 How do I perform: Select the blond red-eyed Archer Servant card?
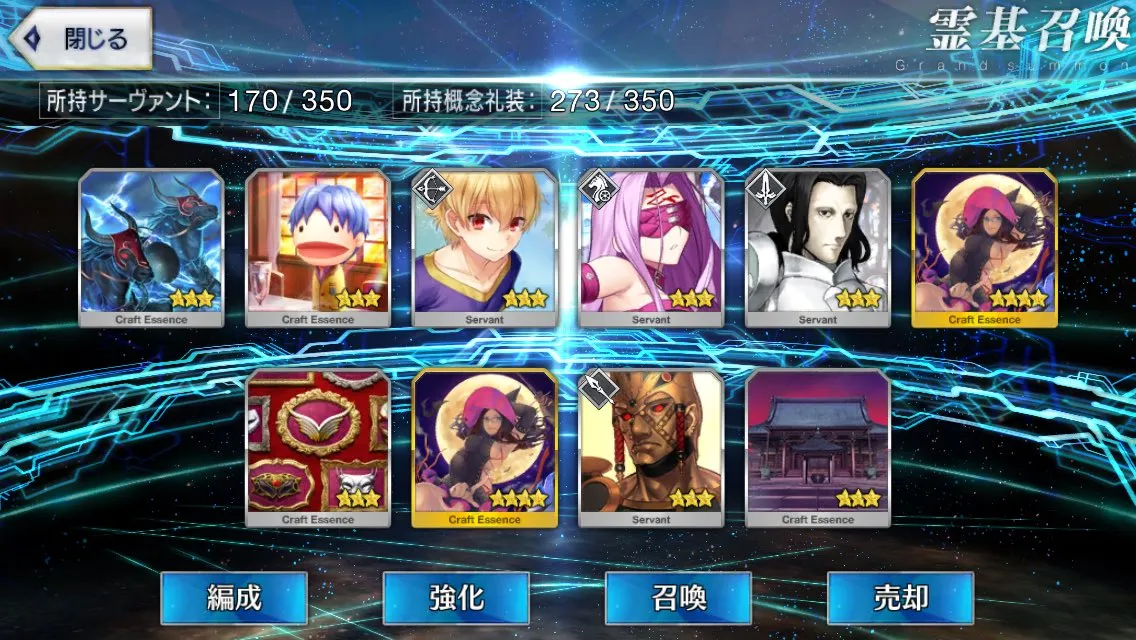point(485,247)
